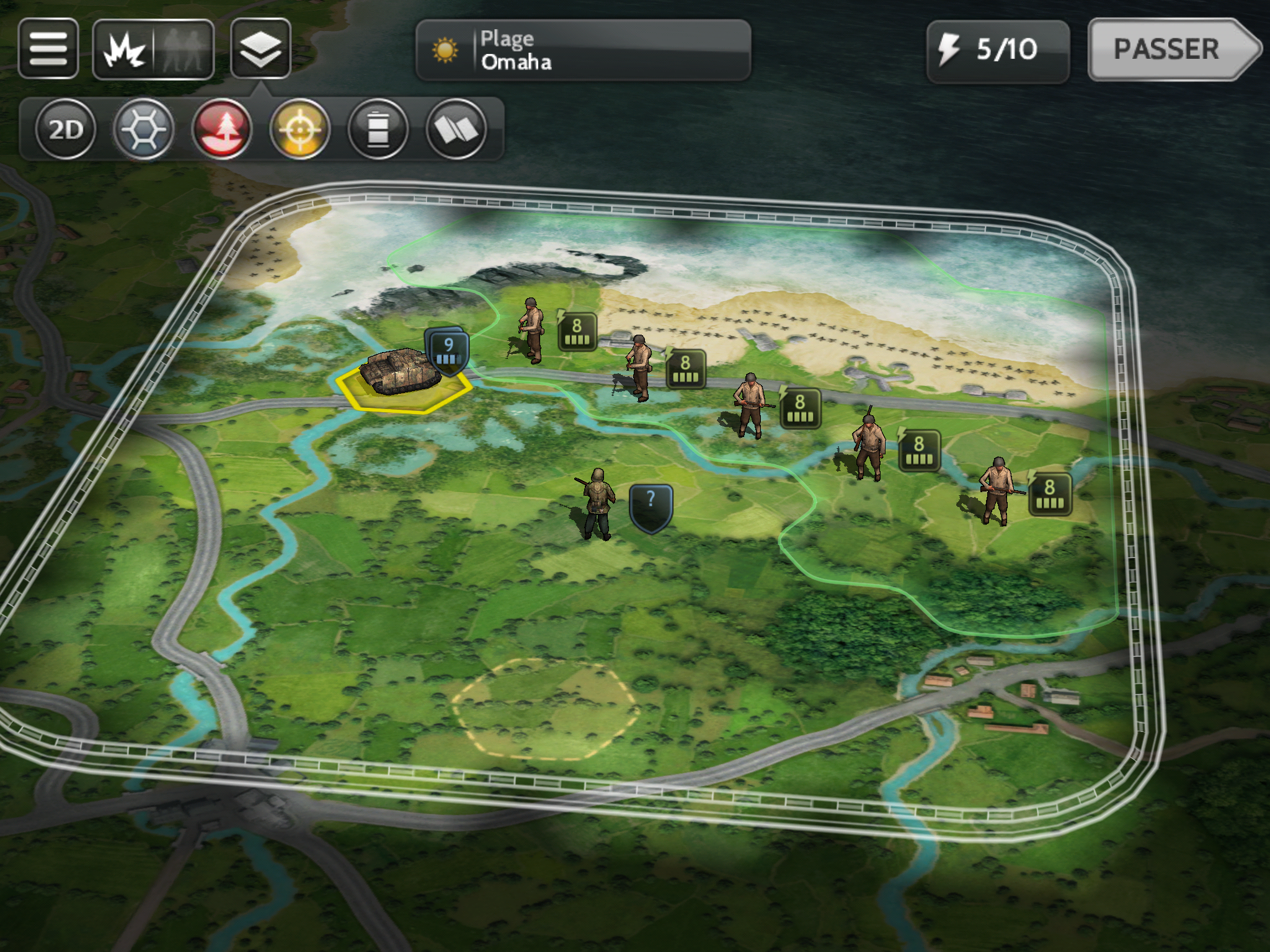Toggle the yellow crosshair range overlay

(300, 129)
